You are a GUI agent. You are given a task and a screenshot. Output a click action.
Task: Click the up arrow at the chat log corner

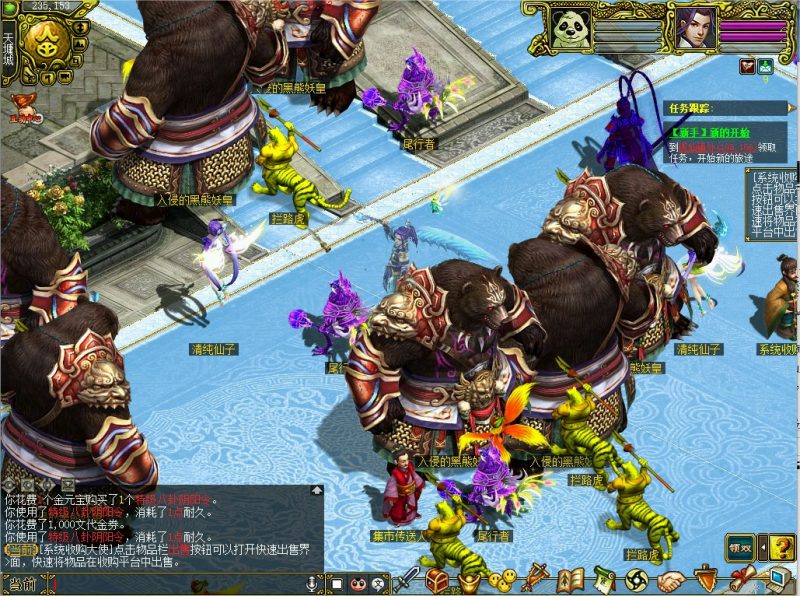[x=316, y=490]
